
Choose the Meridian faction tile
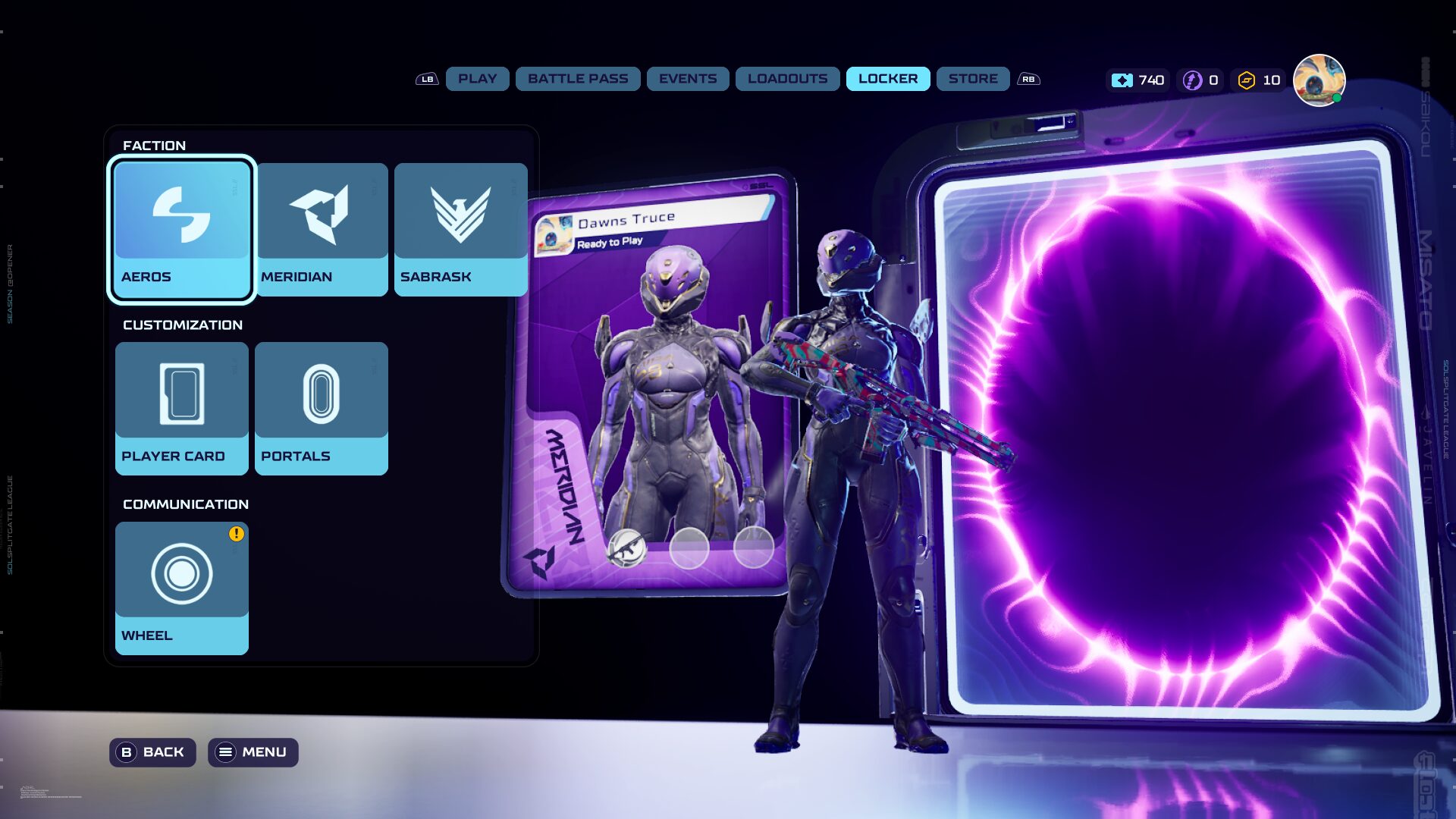pos(322,229)
